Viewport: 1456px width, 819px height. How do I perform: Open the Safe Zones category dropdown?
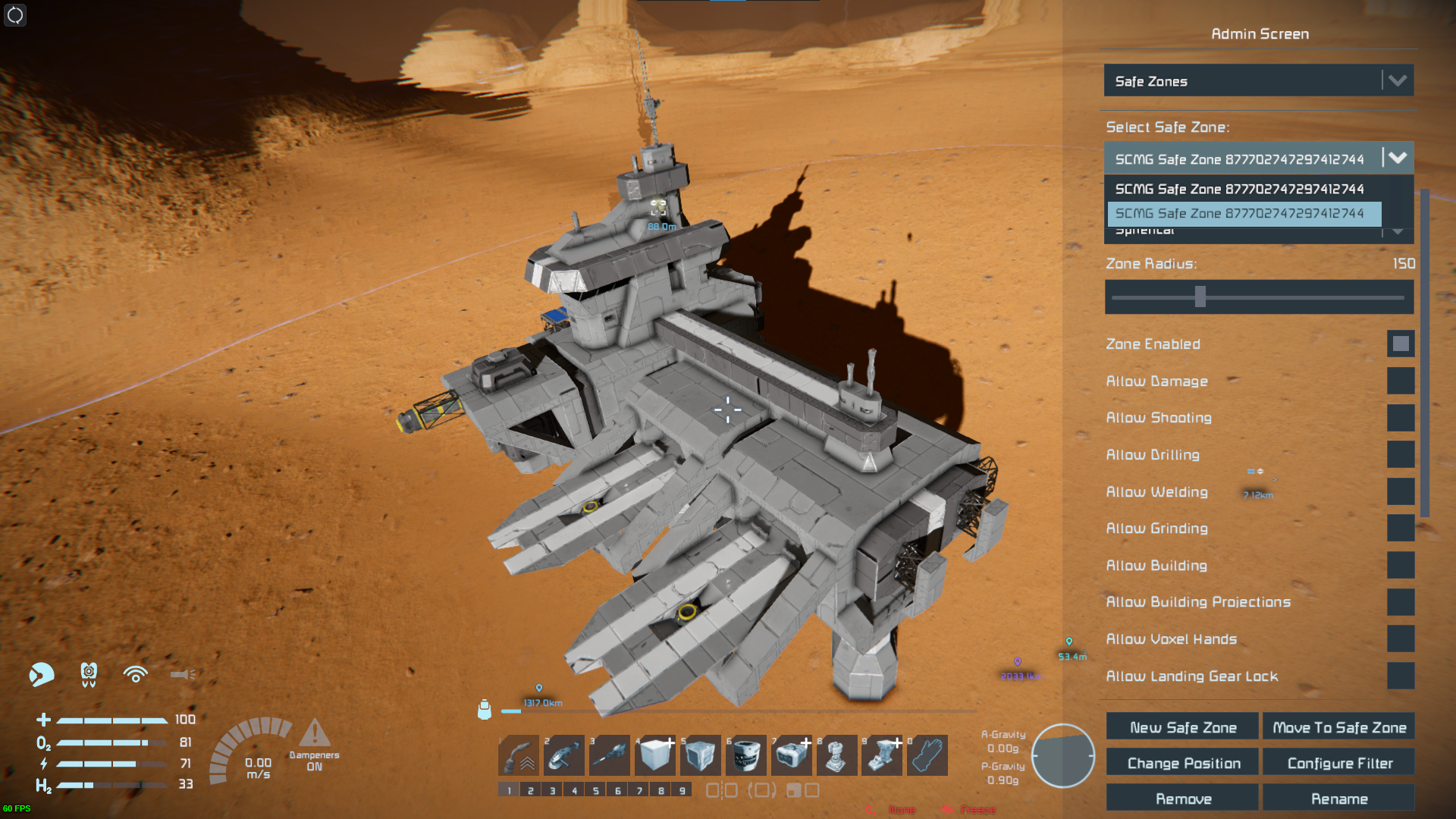(1258, 81)
